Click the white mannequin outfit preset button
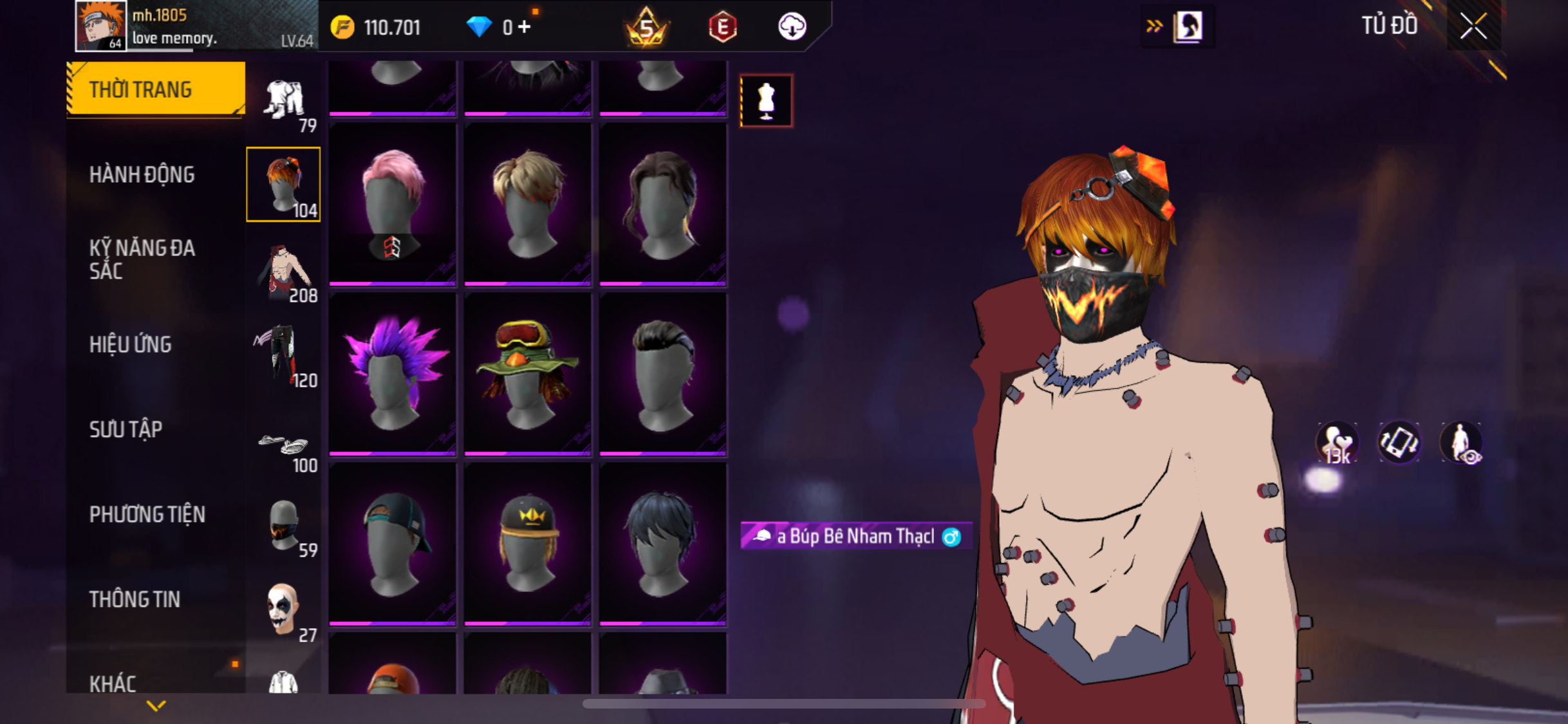1568x724 pixels. click(x=766, y=101)
